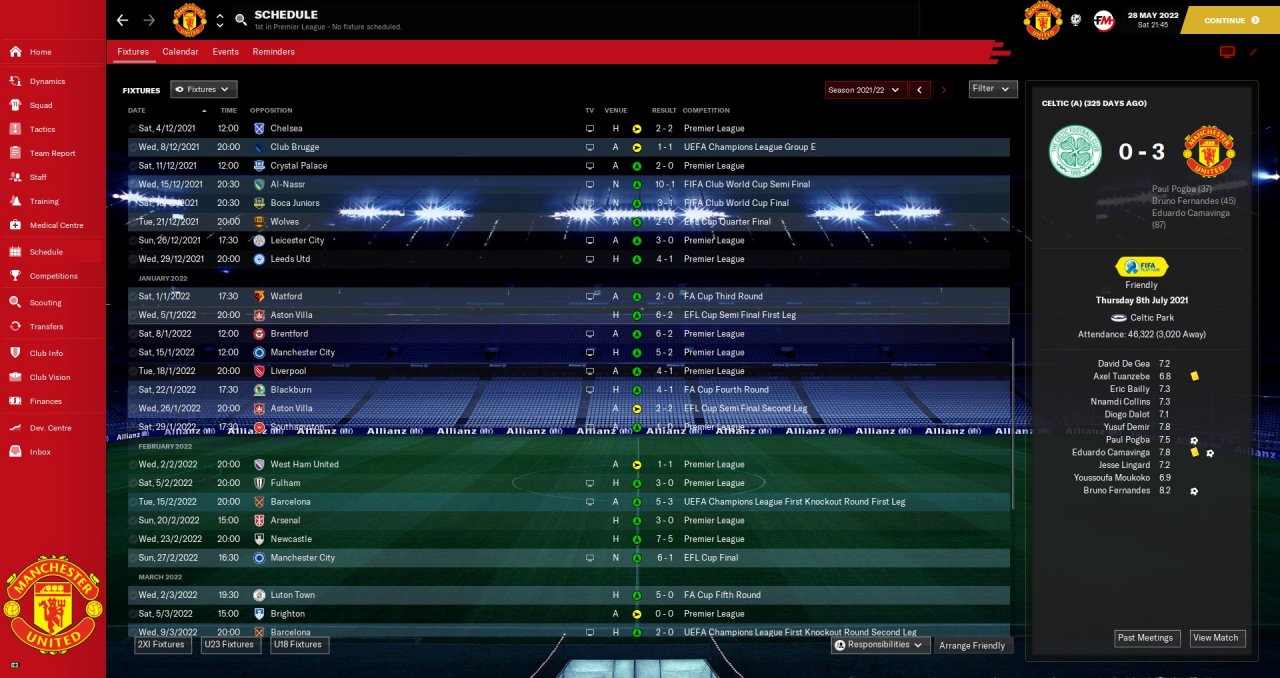This screenshot has height=678, width=1280.
Task: Open the Squad page in the sidebar
Action: [41, 105]
